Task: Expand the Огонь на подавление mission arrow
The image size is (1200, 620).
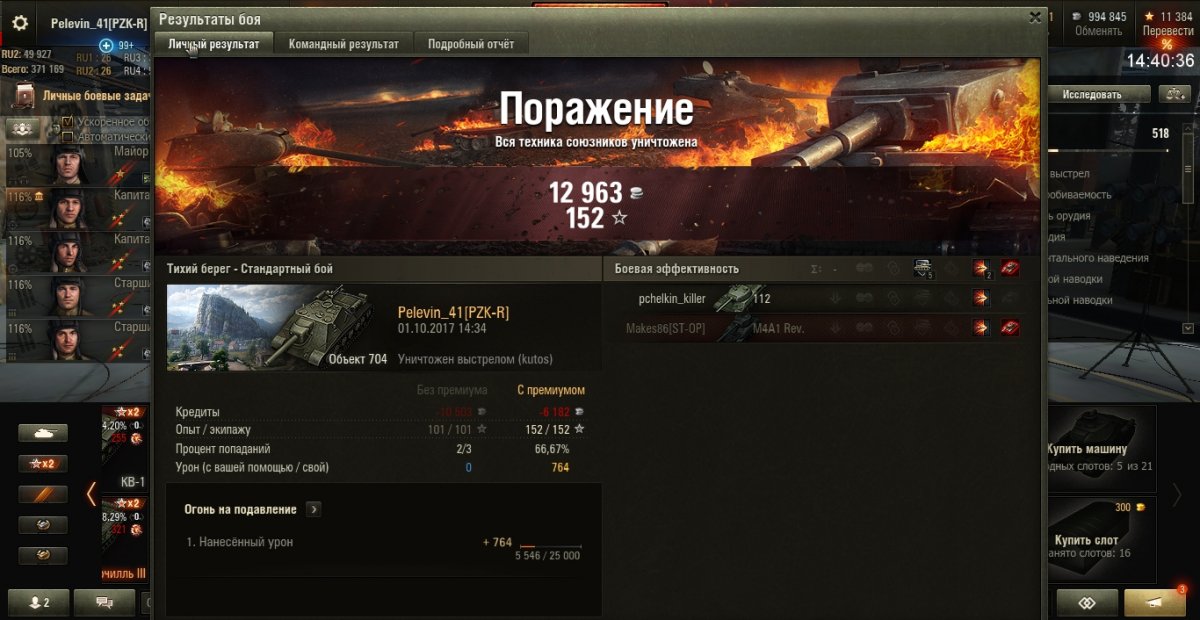Action: (x=313, y=509)
